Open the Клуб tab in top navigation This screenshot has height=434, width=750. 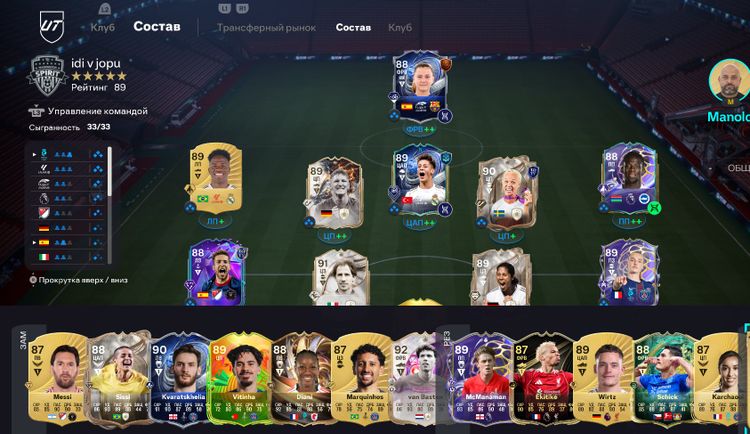pos(102,27)
